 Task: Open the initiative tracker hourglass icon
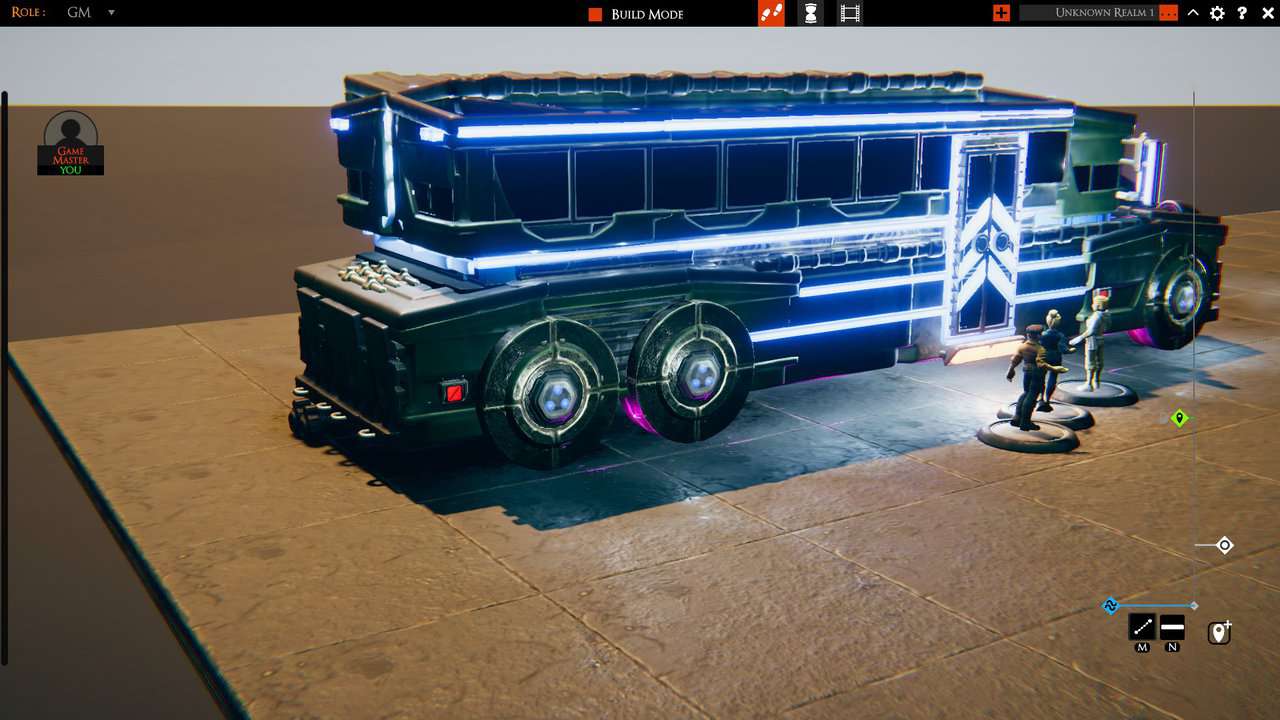810,13
